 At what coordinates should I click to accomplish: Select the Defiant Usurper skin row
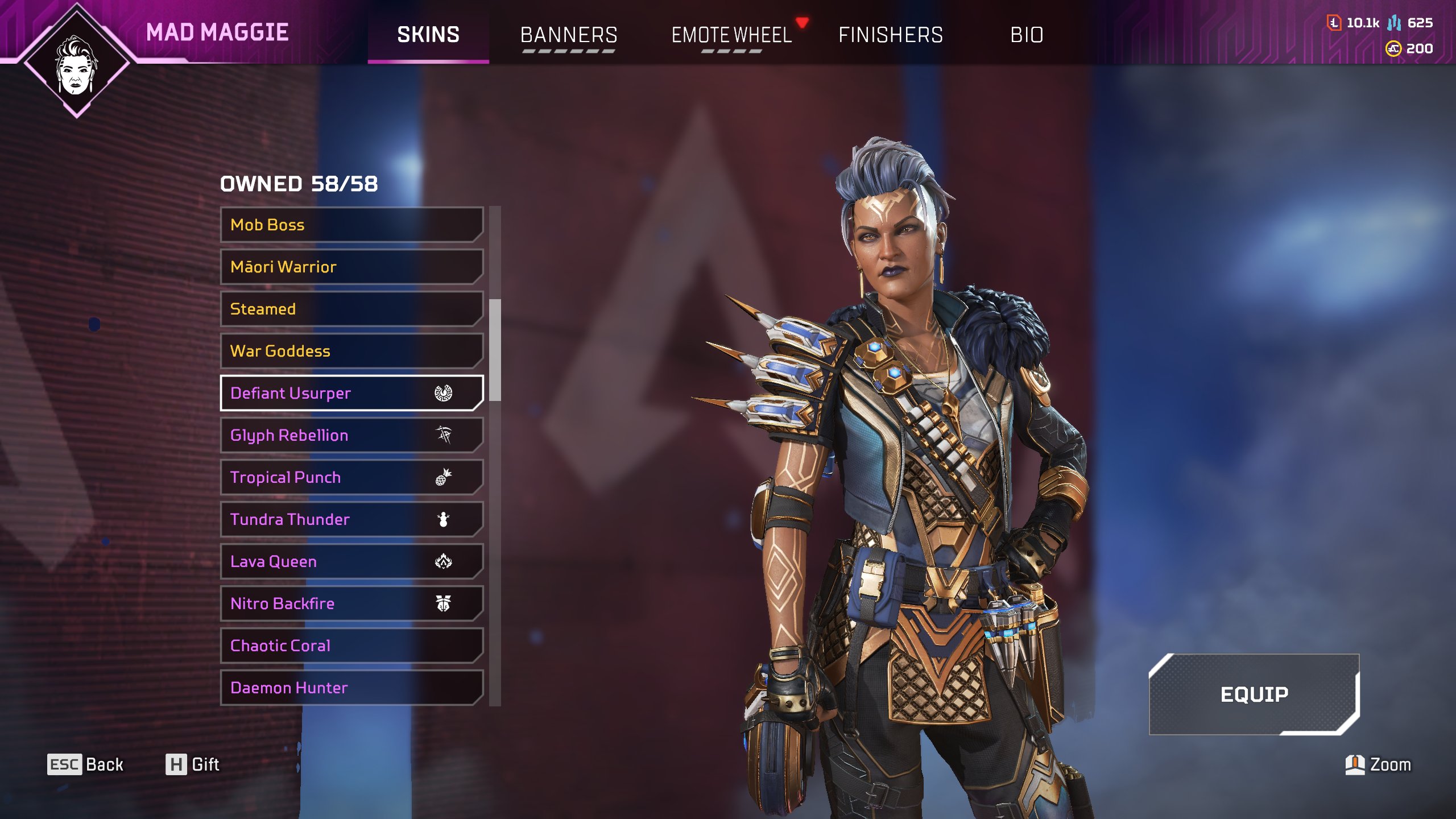[351, 393]
